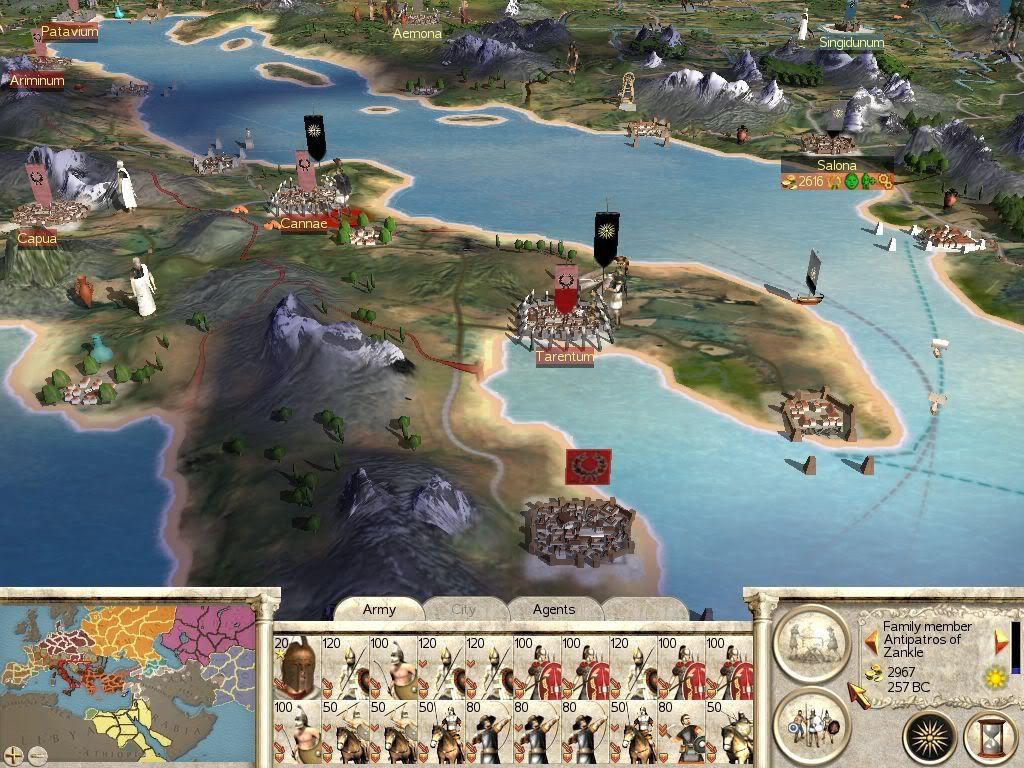
Task: Open the City tab
Action: 464,609
